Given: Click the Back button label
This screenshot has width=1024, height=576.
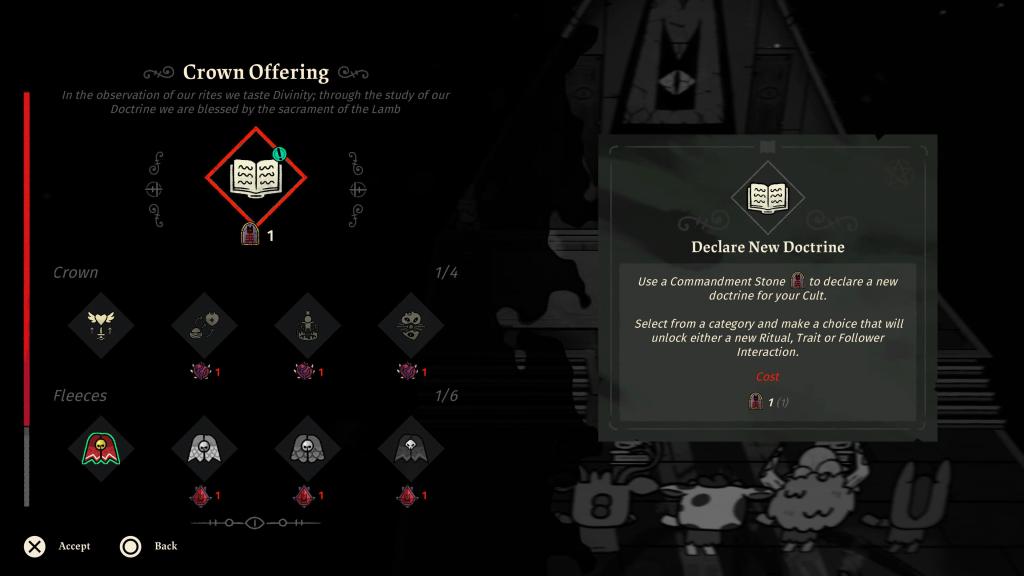Looking at the screenshot, I should point(166,546).
